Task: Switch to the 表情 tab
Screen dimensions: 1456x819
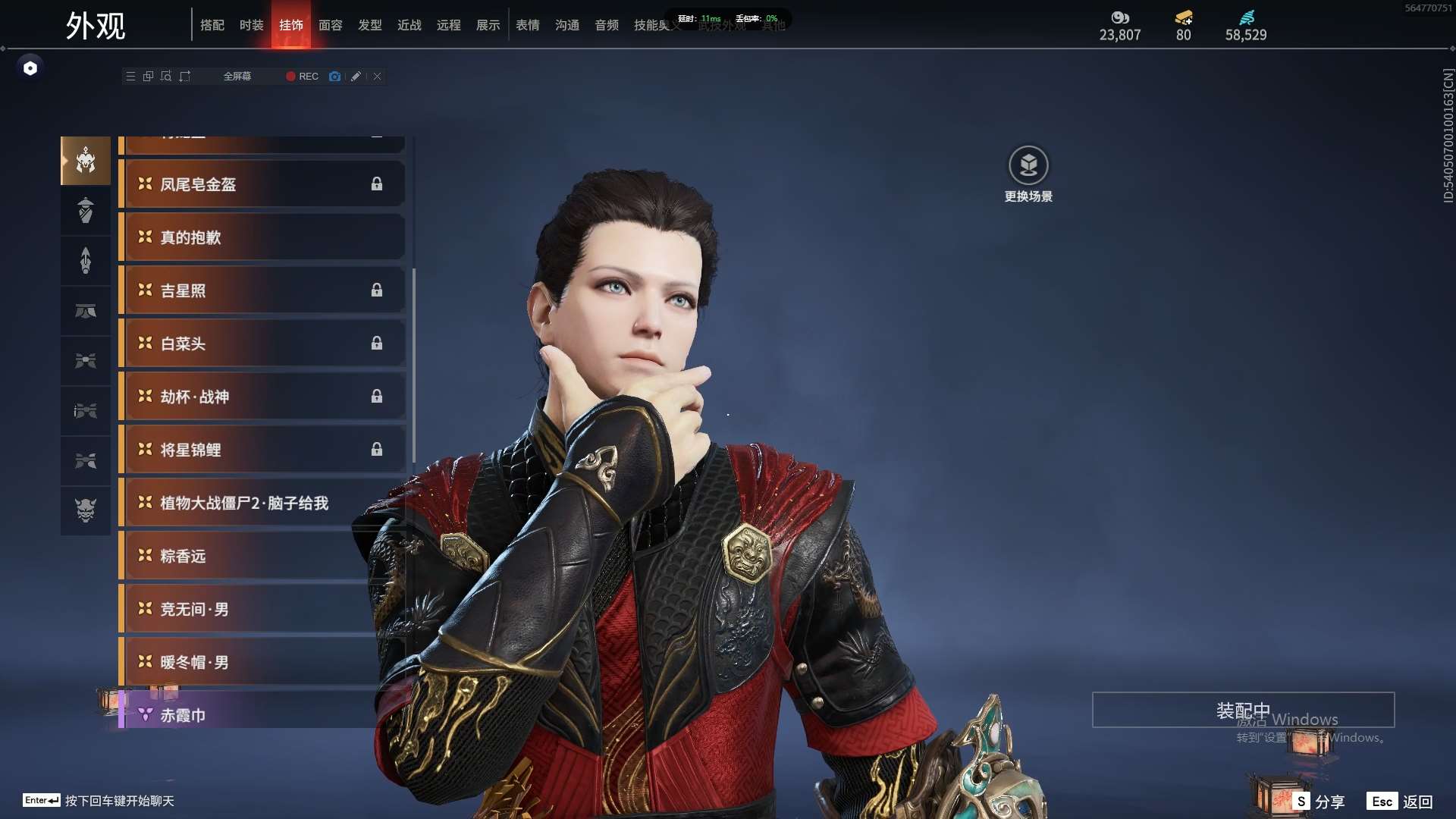Action: click(527, 26)
